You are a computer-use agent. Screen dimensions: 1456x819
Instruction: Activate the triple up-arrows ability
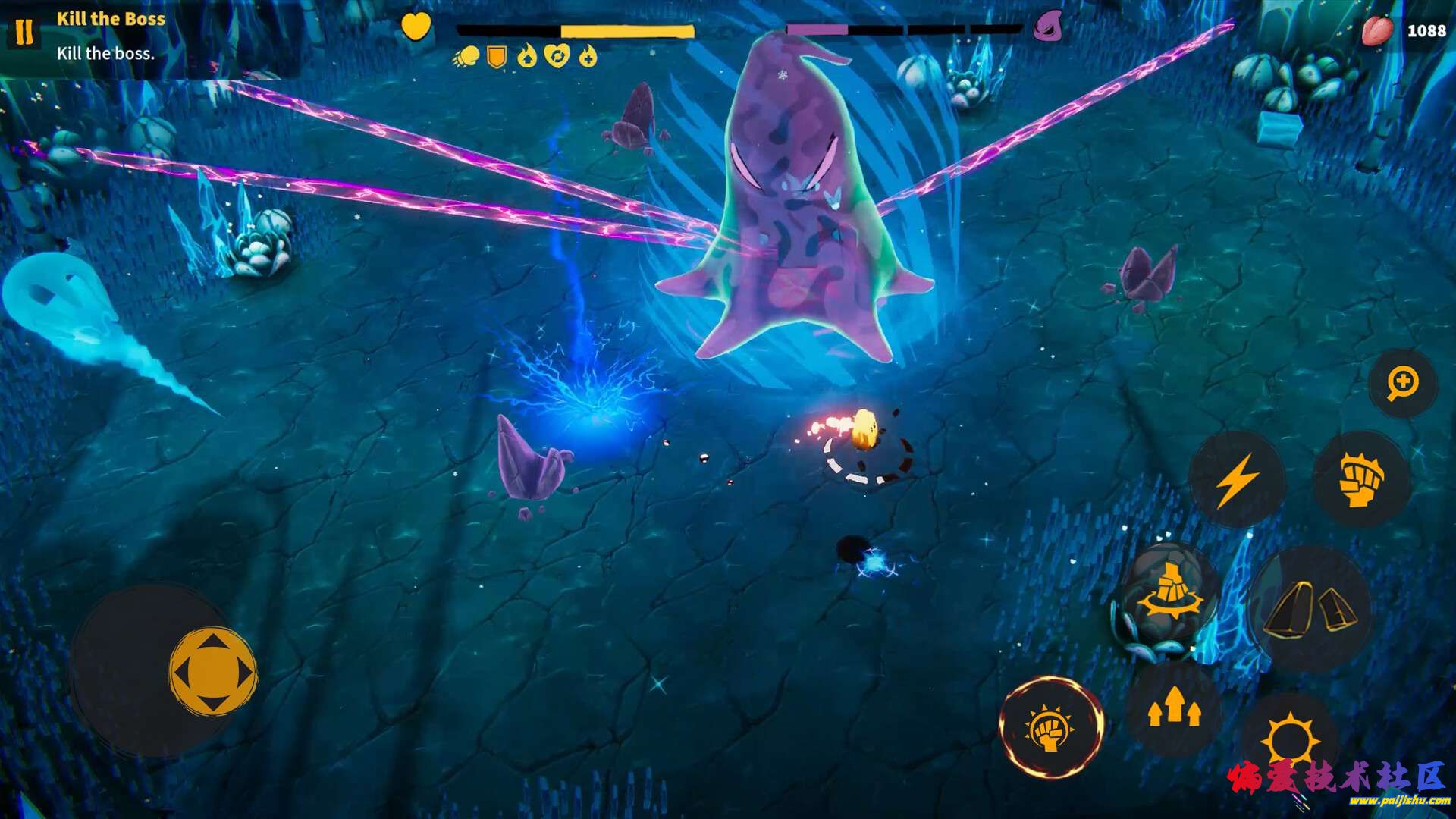(1173, 708)
